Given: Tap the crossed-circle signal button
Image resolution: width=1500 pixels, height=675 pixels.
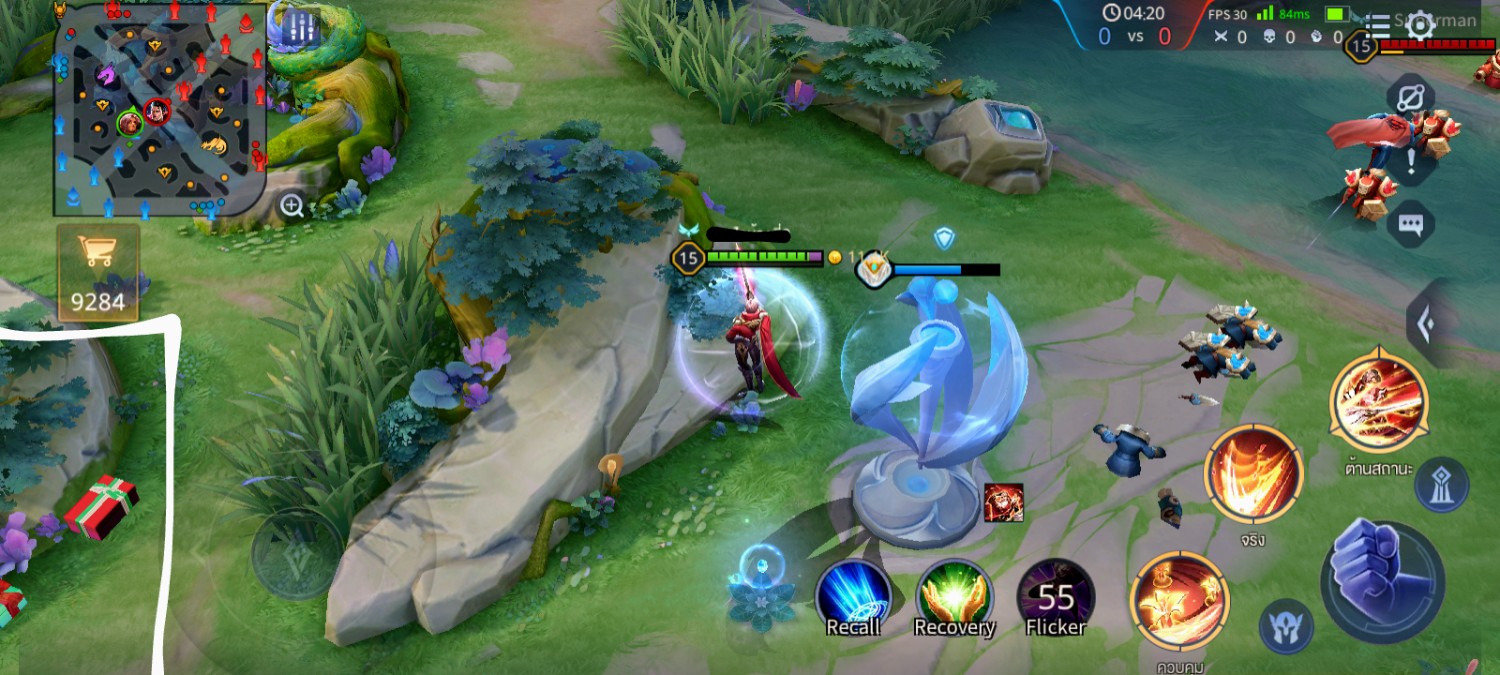Looking at the screenshot, I should [1411, 97].
